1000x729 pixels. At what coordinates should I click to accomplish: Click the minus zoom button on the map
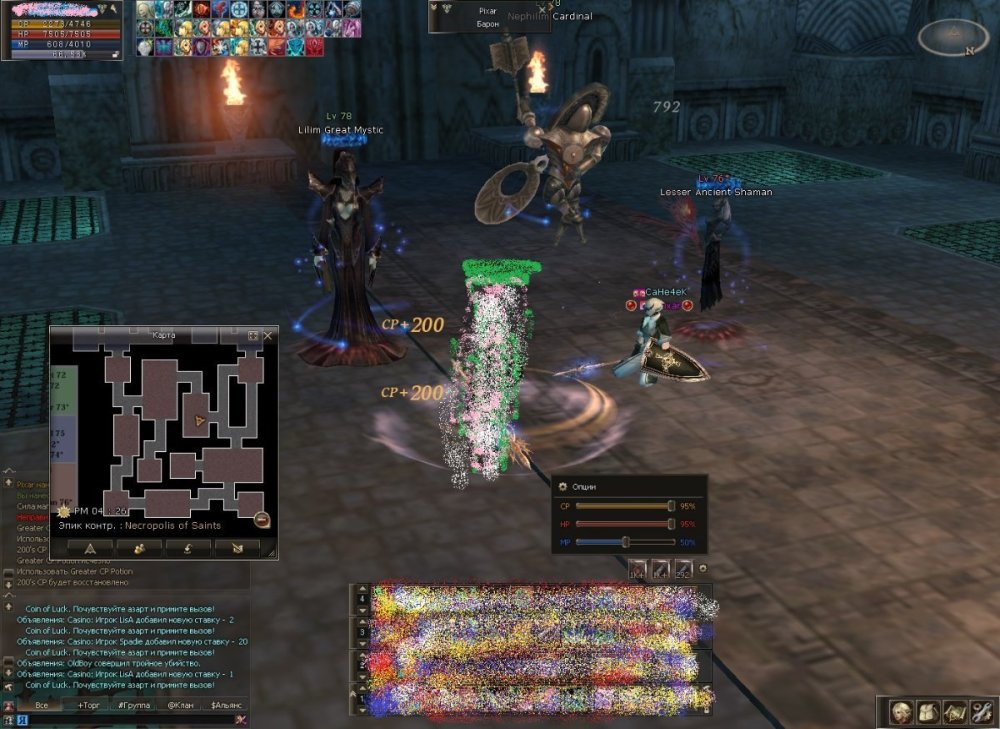click(x=262, y=519)
